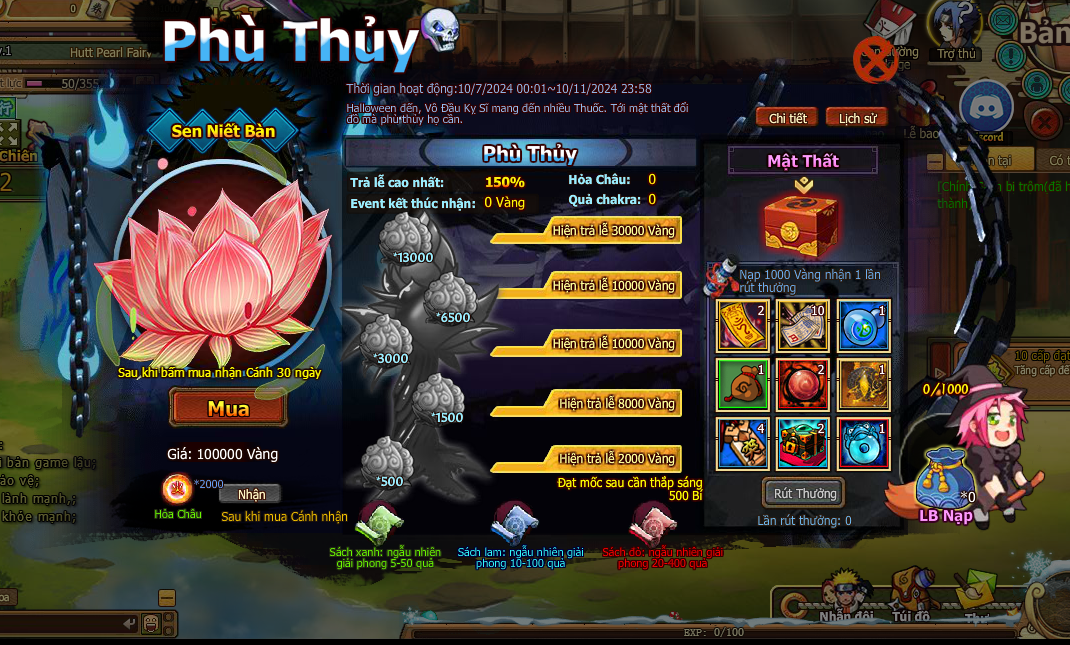Select the brown pouch reward slot
1070x645 pixels.
click(743, 385)
